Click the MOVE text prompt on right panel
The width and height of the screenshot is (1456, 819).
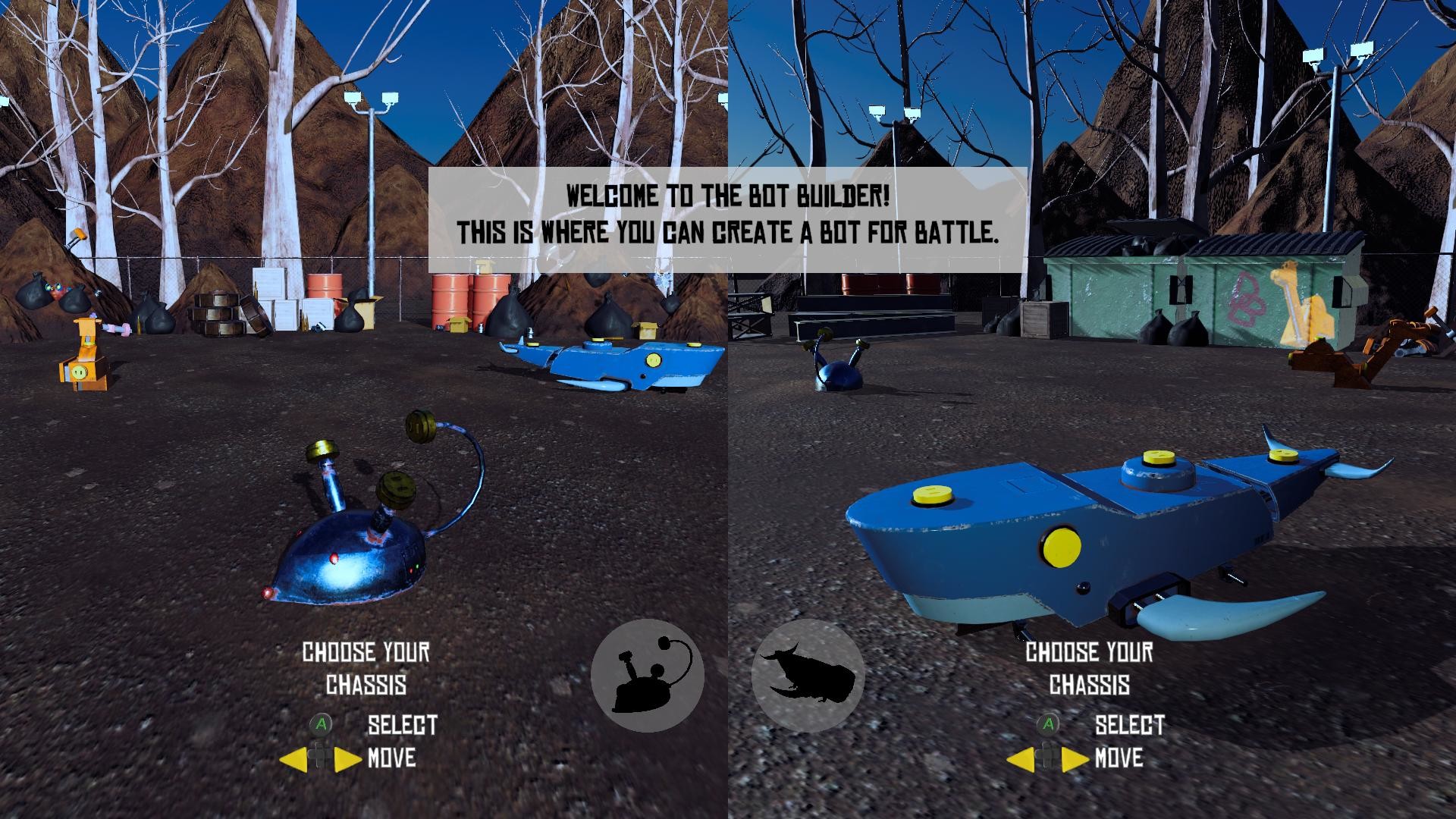point(1119,758)
